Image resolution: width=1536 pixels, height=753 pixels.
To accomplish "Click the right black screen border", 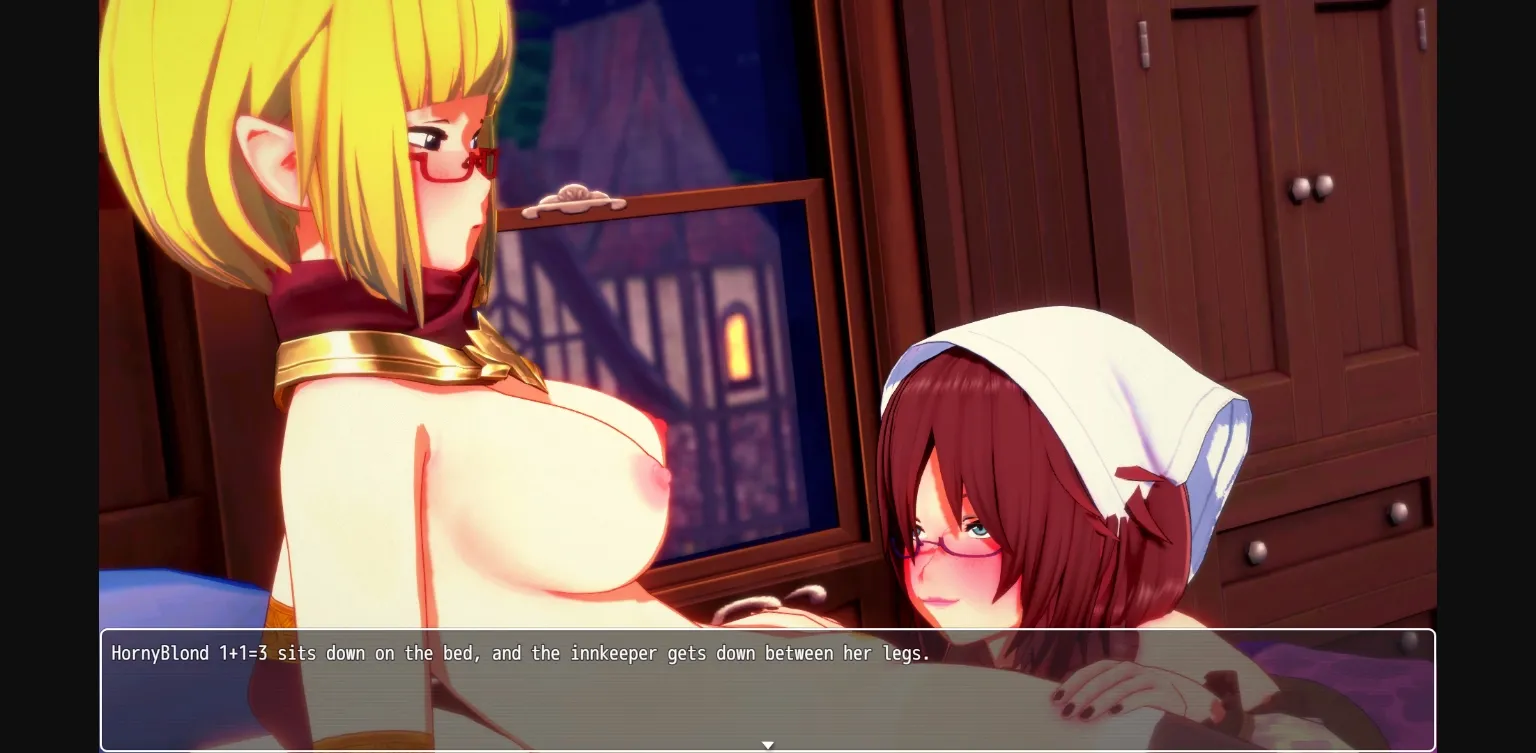I will (1490, 376).
